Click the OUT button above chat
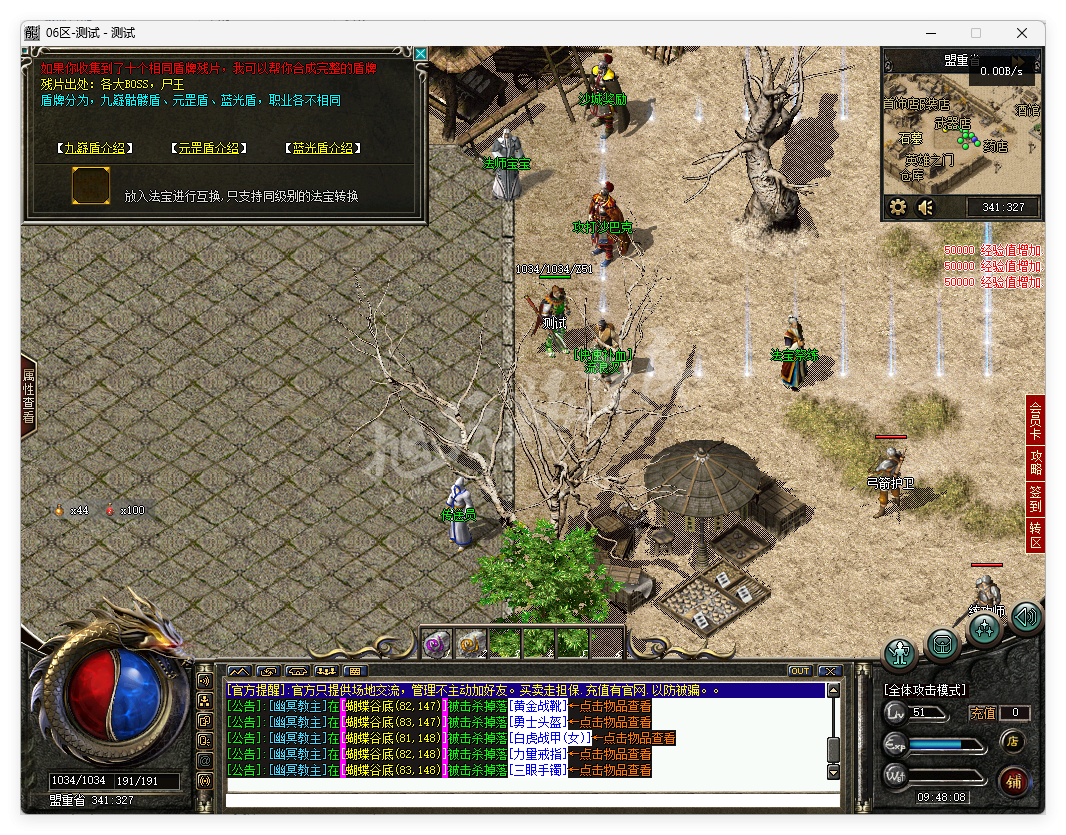The image size is (1066, 835). coord(800,671)
